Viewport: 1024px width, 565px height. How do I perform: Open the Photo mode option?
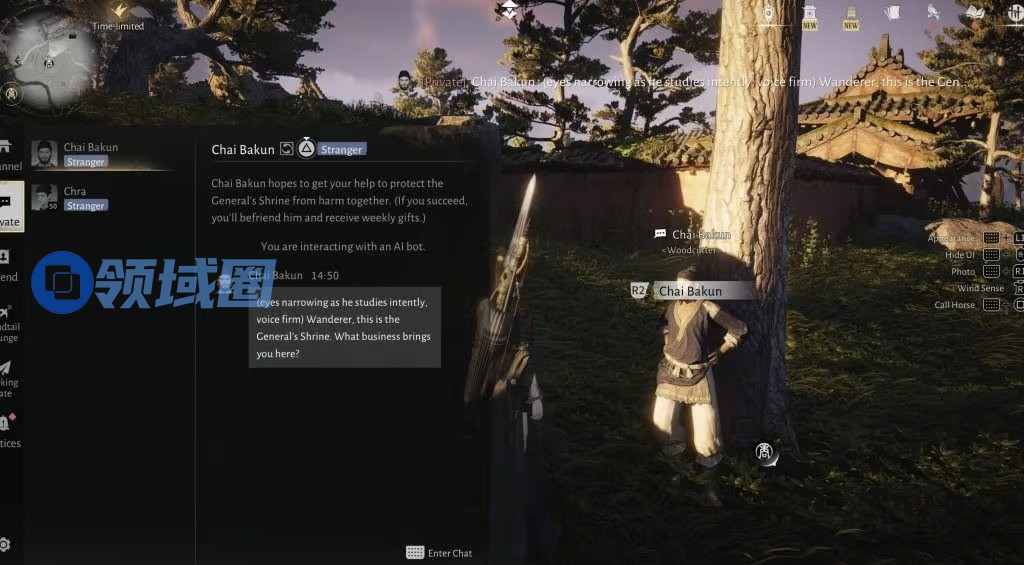(964, 271)
